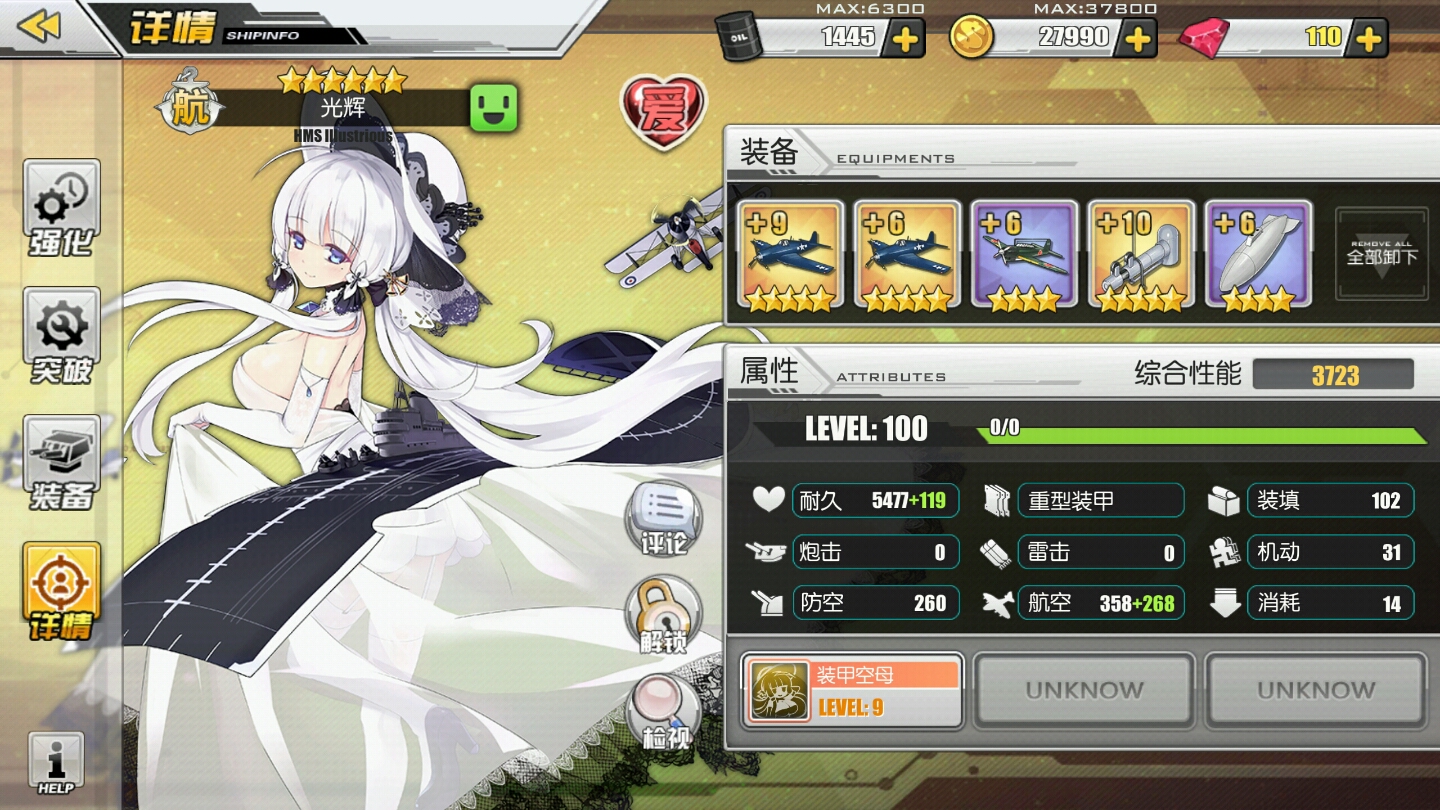Select the 详情 details tab
This screenshot has width=1440, height=810.
point(62,592)
